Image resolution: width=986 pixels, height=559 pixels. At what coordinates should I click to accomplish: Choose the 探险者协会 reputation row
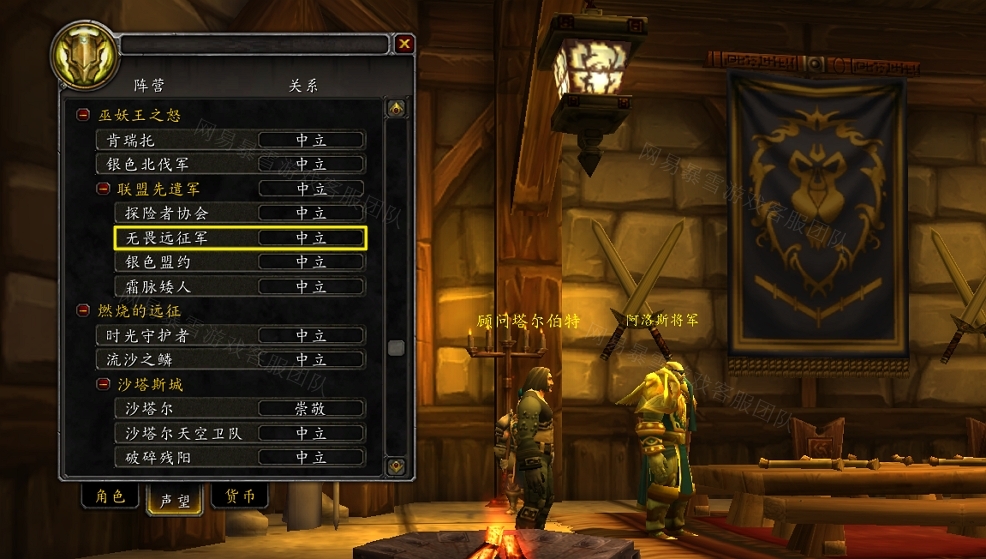tap(239, 213)
